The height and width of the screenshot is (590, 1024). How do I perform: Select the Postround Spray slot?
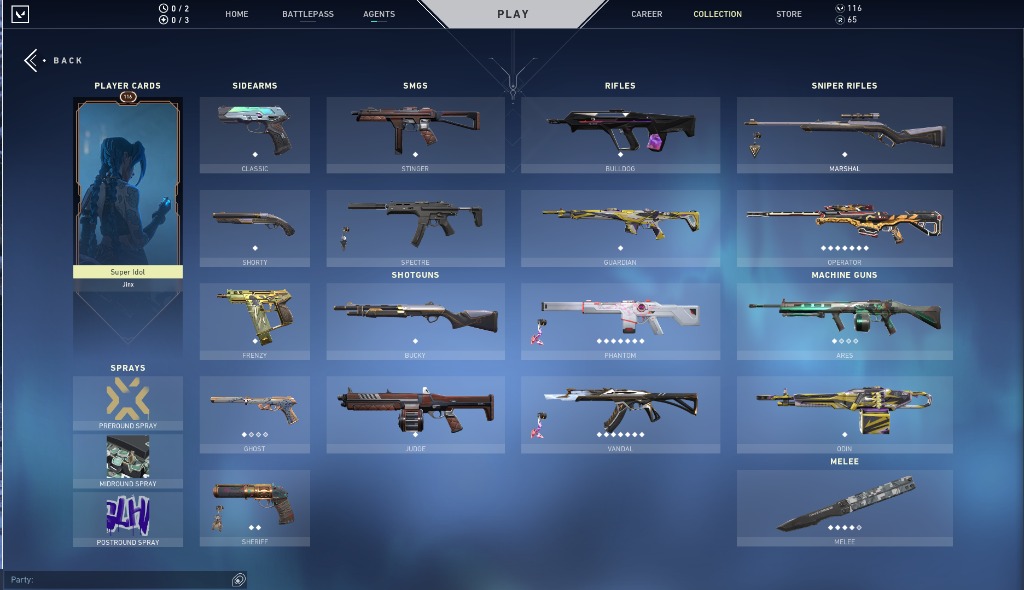coord(128,519)
